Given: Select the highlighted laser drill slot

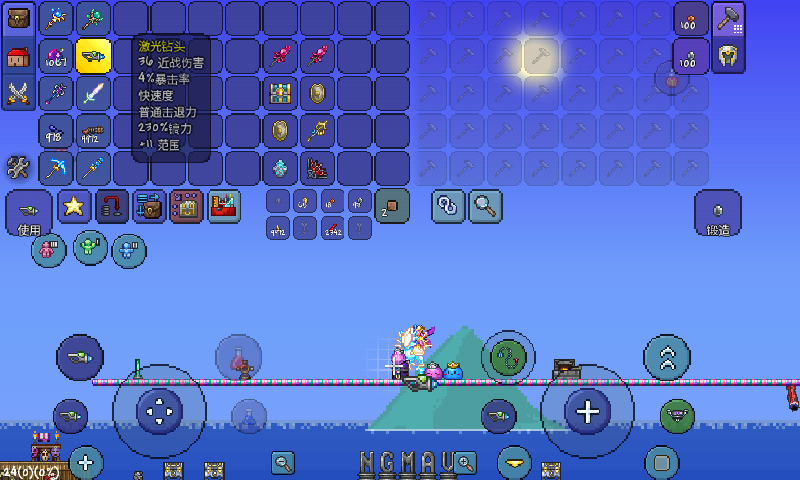Looking at the screenshot, I should pos(93,56).
